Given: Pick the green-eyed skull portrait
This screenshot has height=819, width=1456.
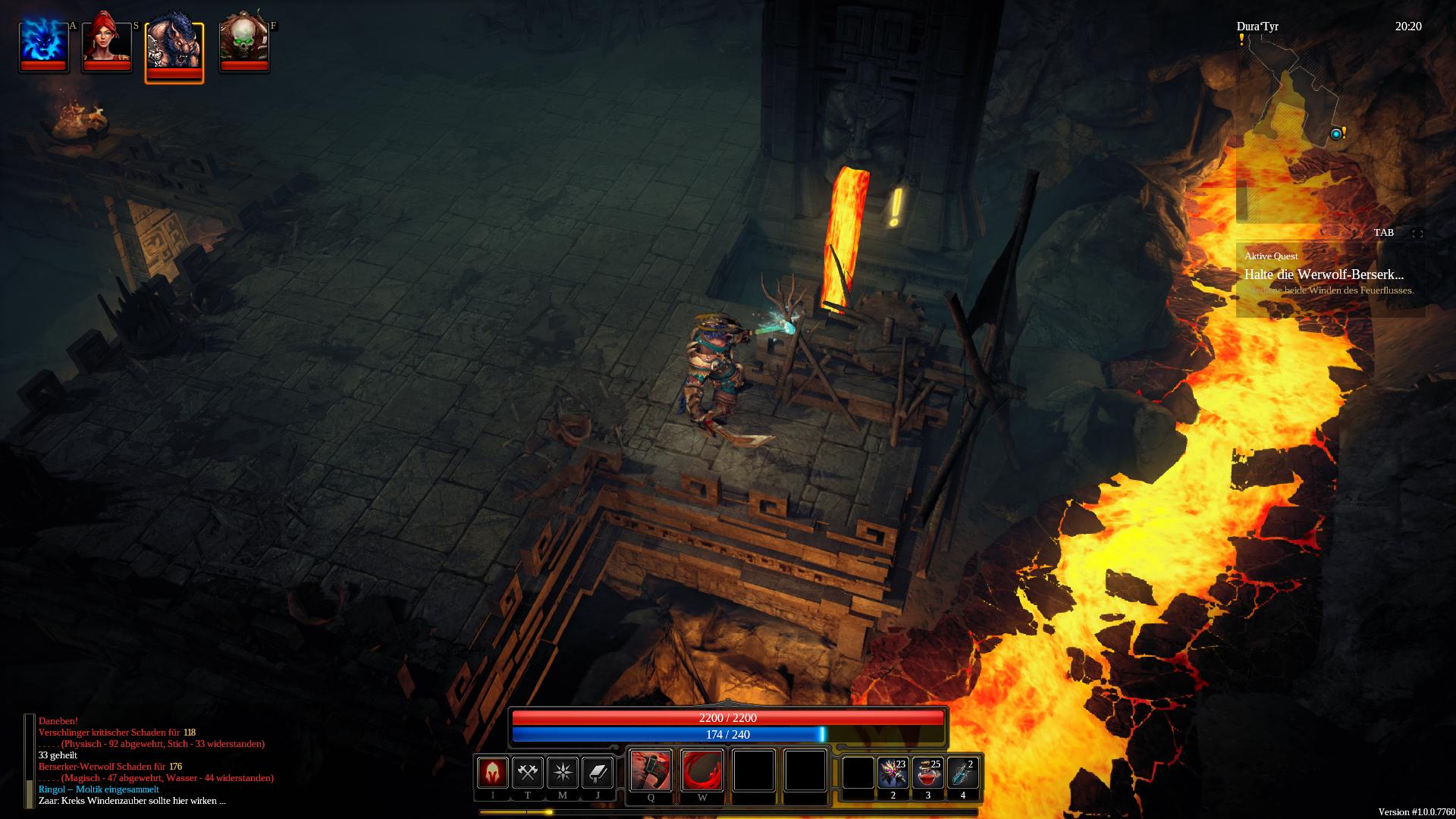Looking at the screenshot, I should tap(243, 43).
